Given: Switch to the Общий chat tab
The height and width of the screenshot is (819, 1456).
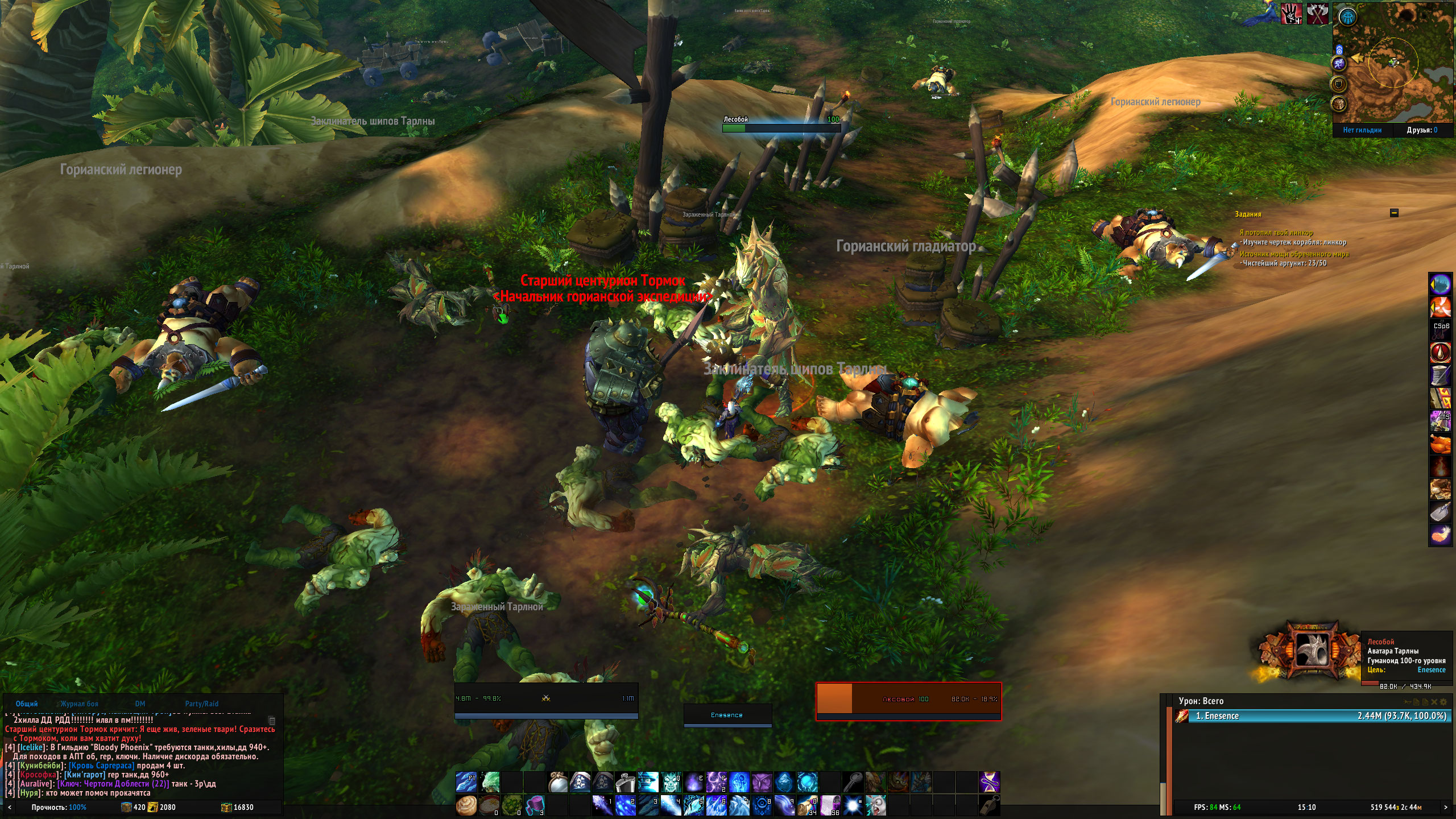Looking at the screenshot, I should coord(27,704).
